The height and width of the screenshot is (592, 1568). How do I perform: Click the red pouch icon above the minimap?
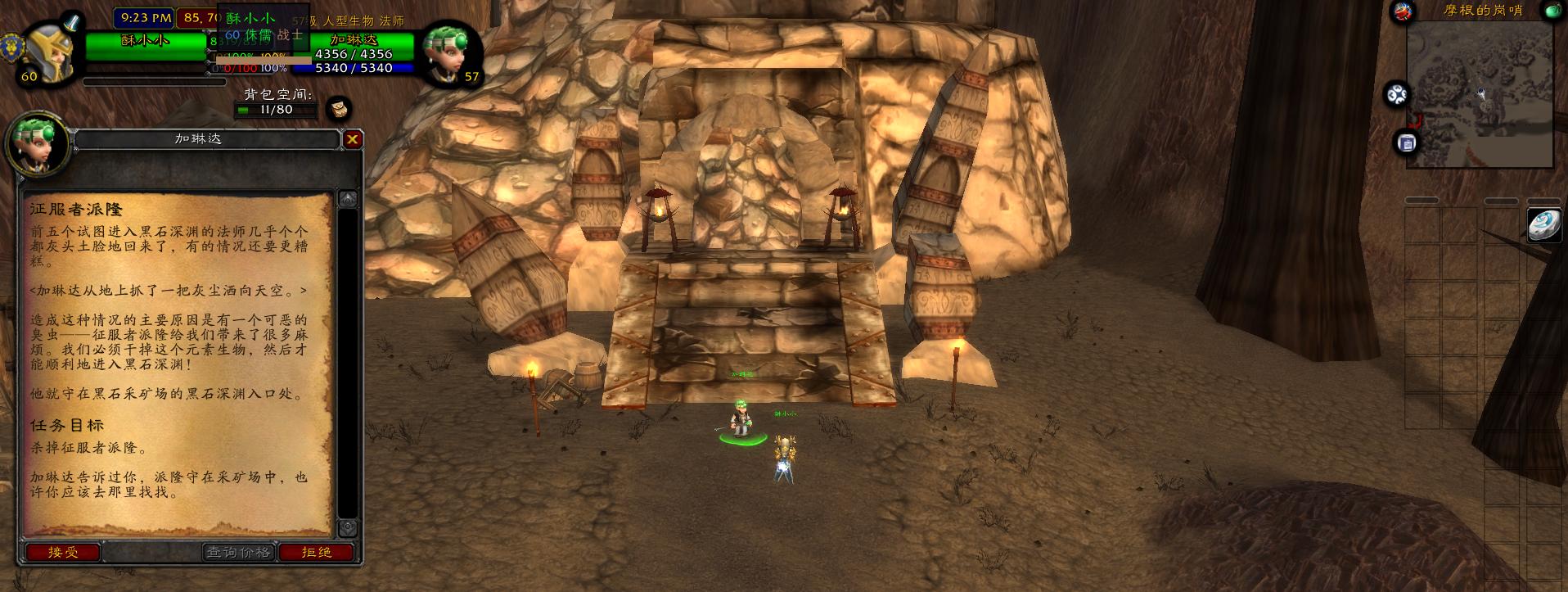(x=1404, y=11)
